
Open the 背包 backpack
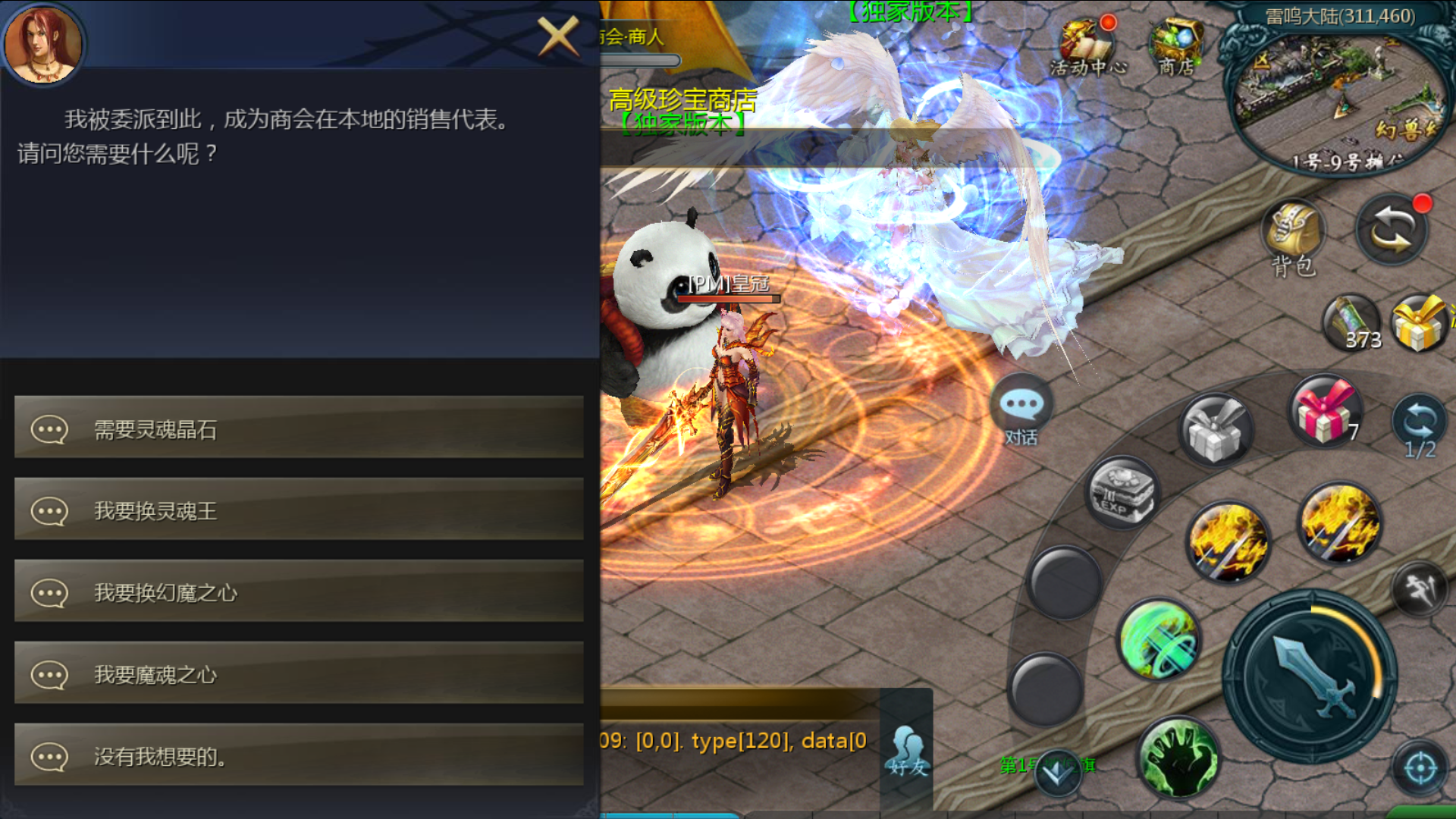[1294, 238]
